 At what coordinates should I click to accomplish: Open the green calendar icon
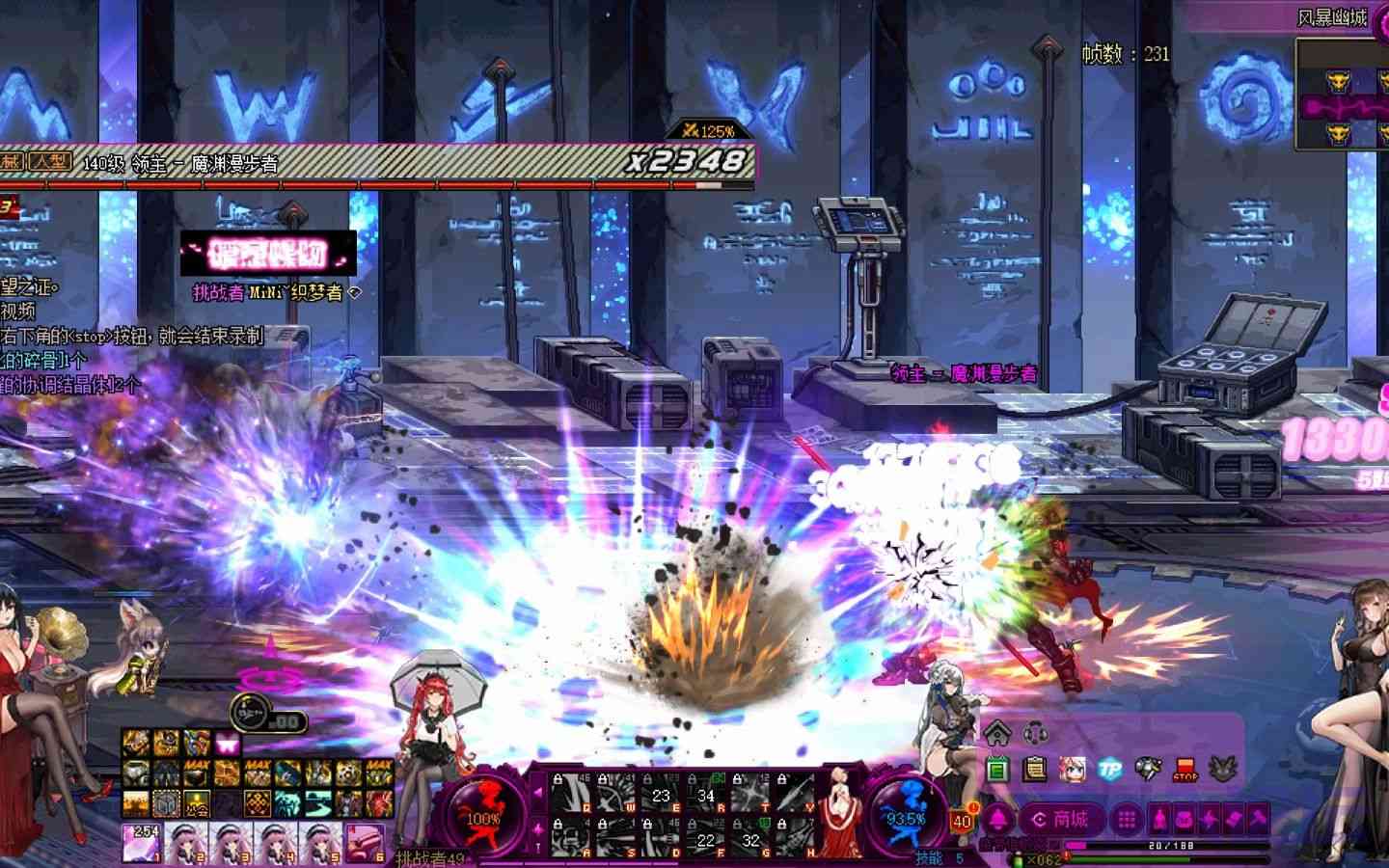[x=998, y=769]
